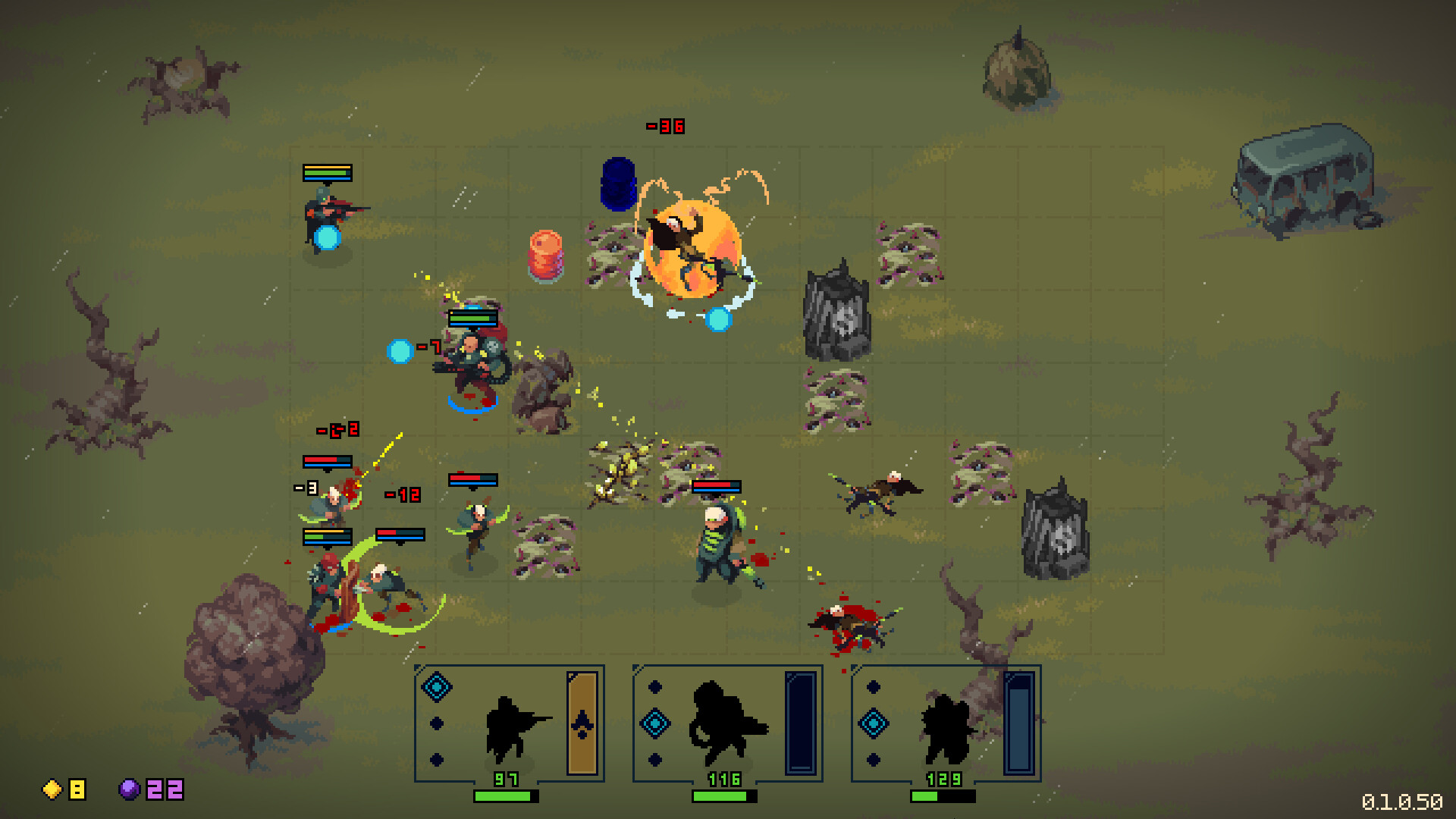Click the 97 health value label
This screenshot has height=819, width=1456.
coord(508,777)
